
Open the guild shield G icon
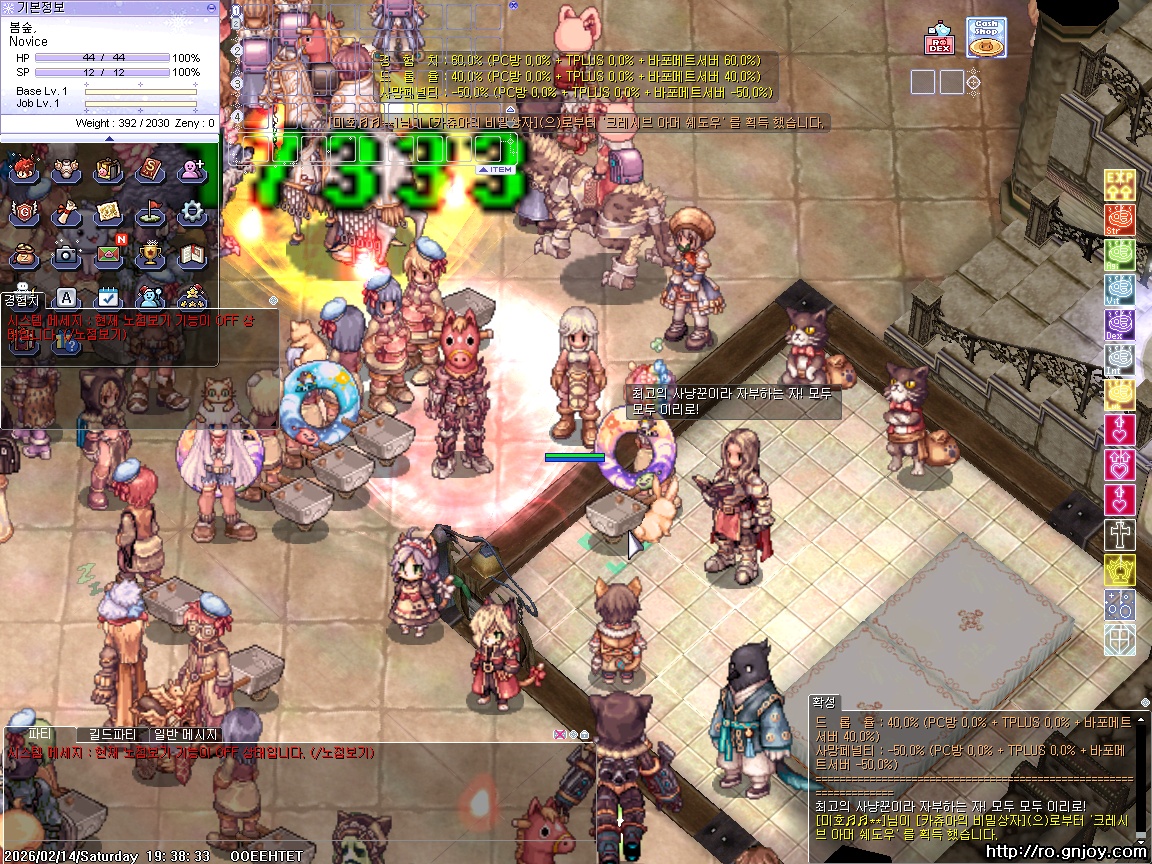tap(24, 212)
